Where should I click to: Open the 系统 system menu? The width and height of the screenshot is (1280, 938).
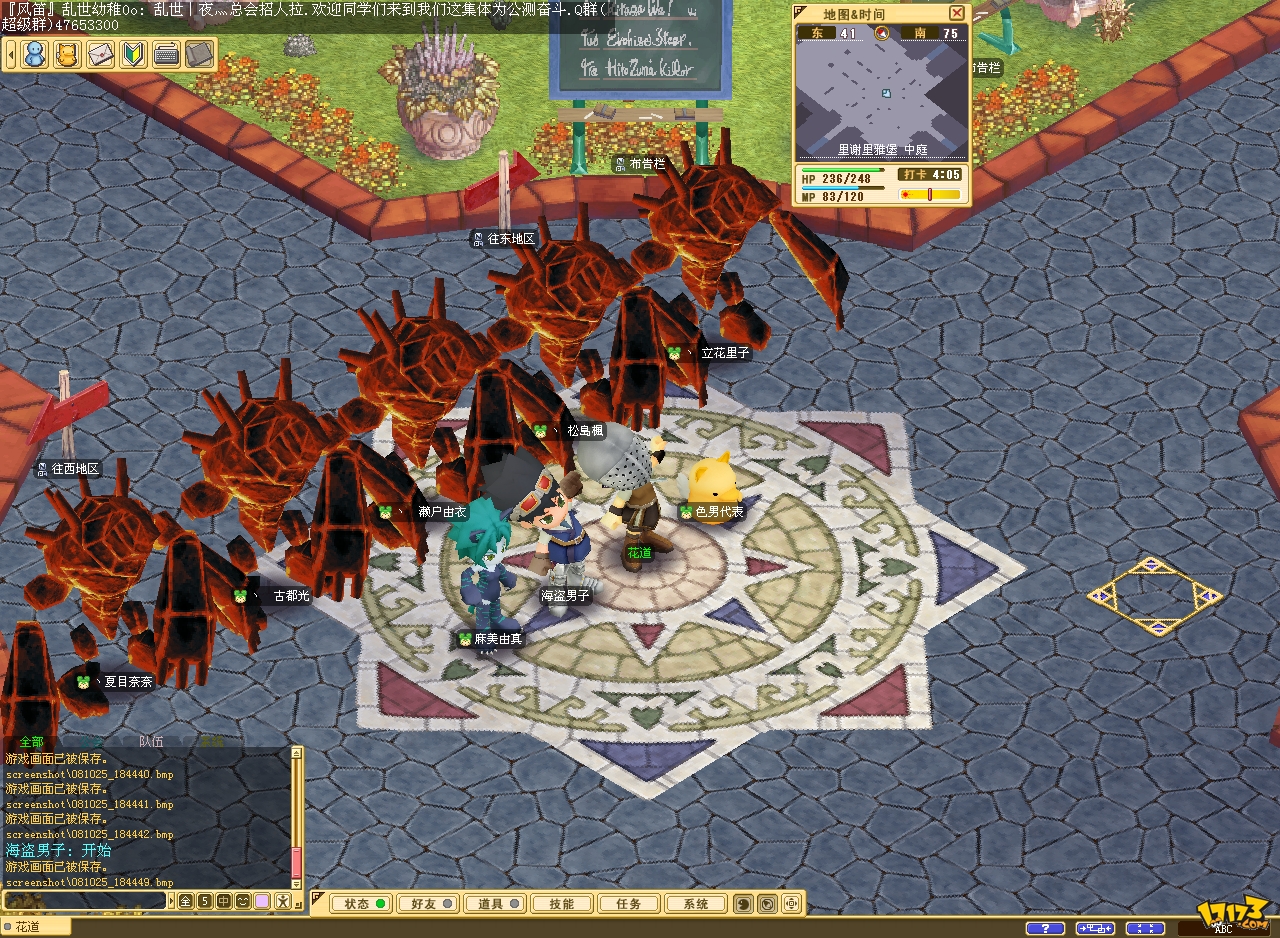(x=696, y=904)
